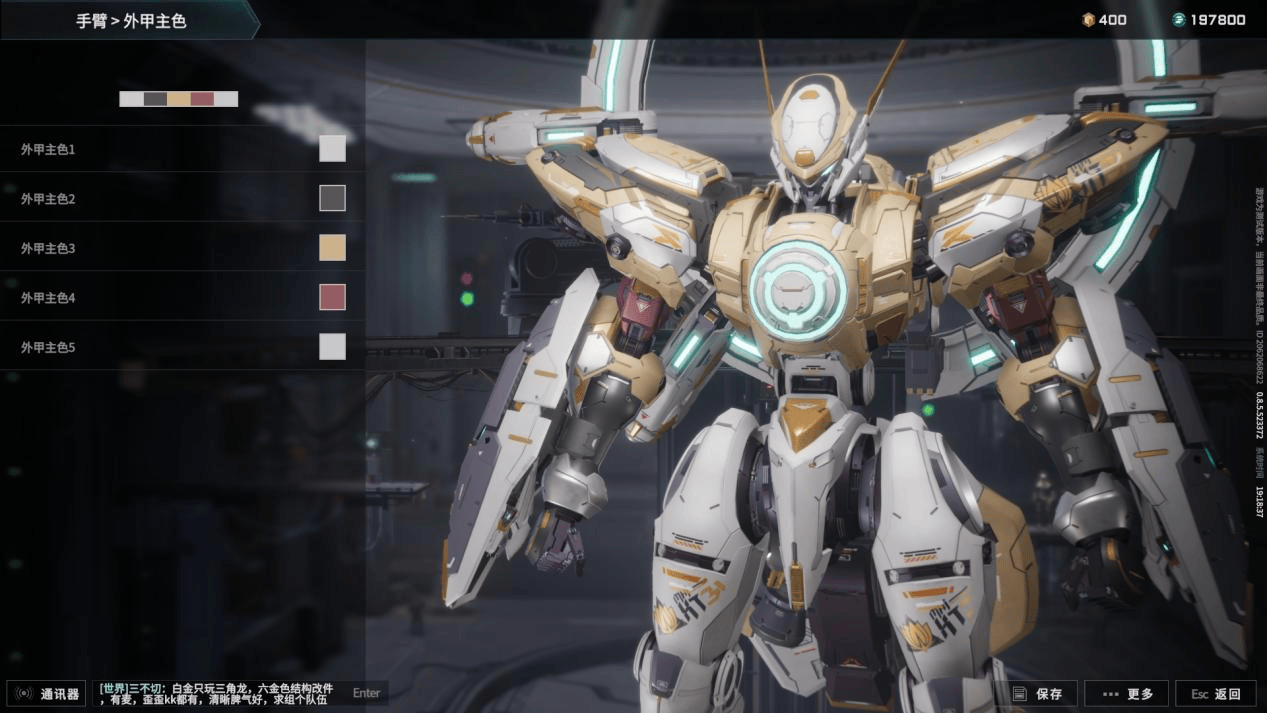Select the 外甲主色4 red color swatch
The height and width of the screenshot is (713, 1267).
[x=332, y=297]
